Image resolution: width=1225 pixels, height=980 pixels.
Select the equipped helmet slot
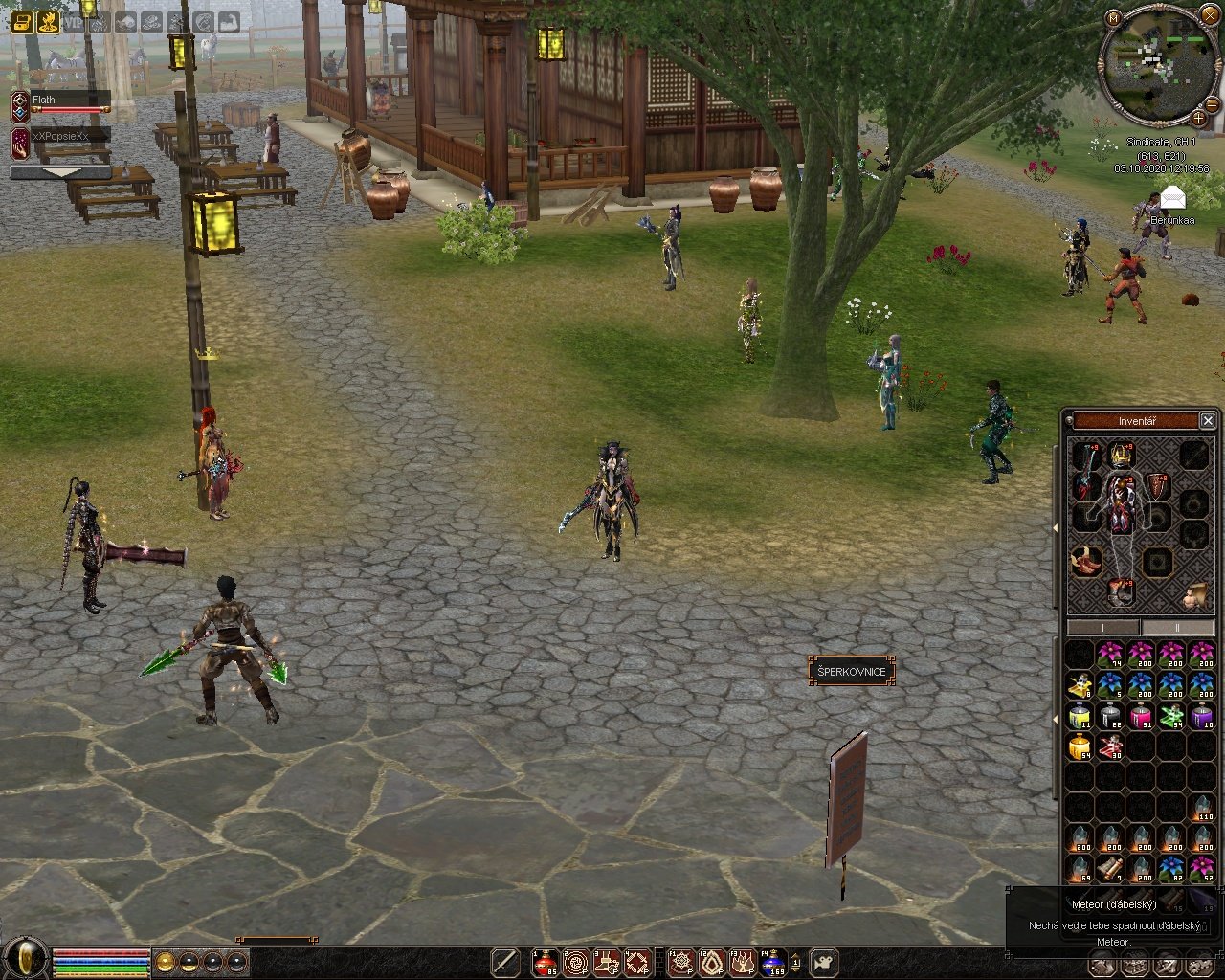pos(1121,456)
